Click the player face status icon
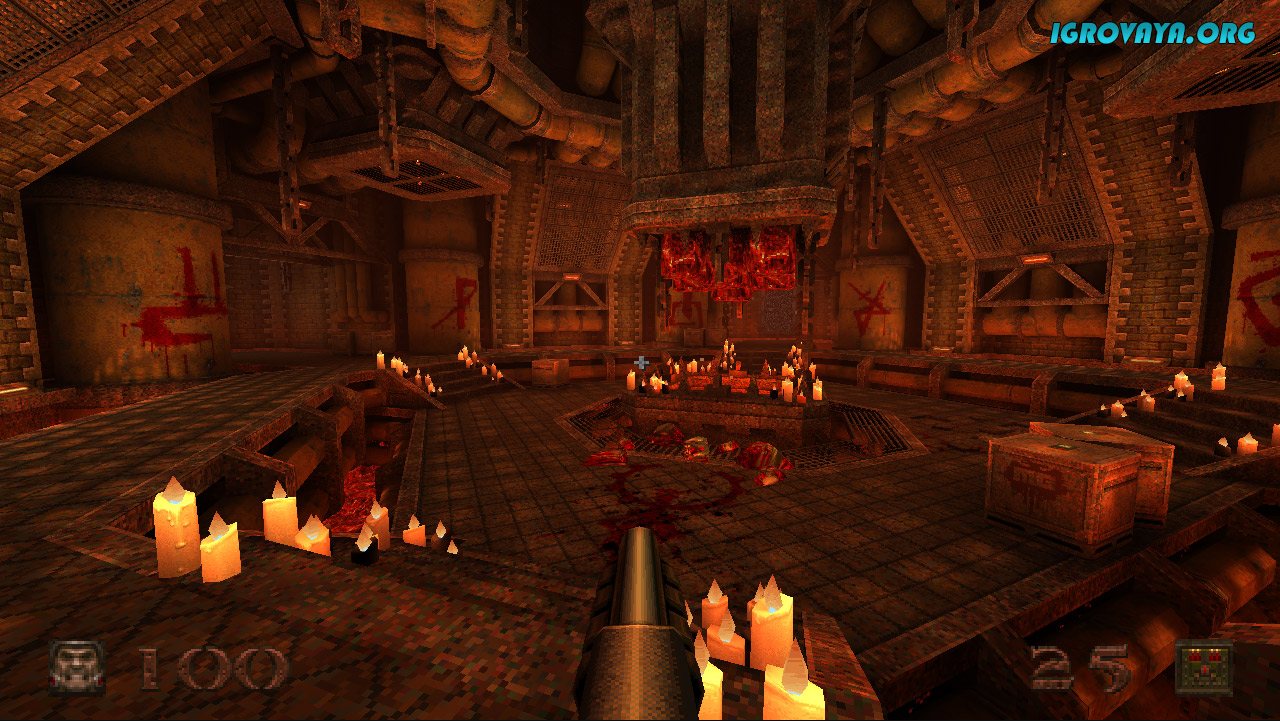The image size is (1280, 721). point(77,667)
